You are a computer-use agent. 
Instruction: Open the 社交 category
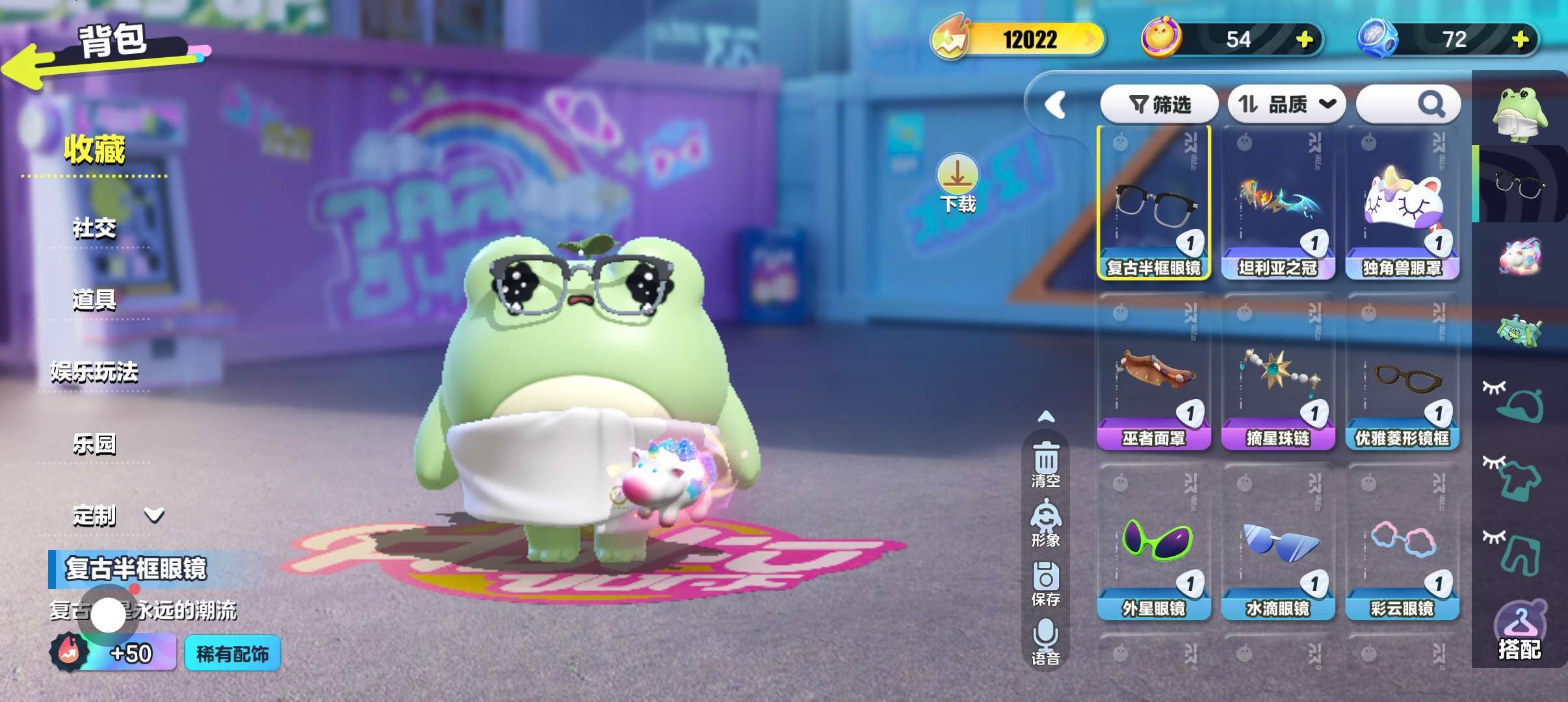point(94,228)
